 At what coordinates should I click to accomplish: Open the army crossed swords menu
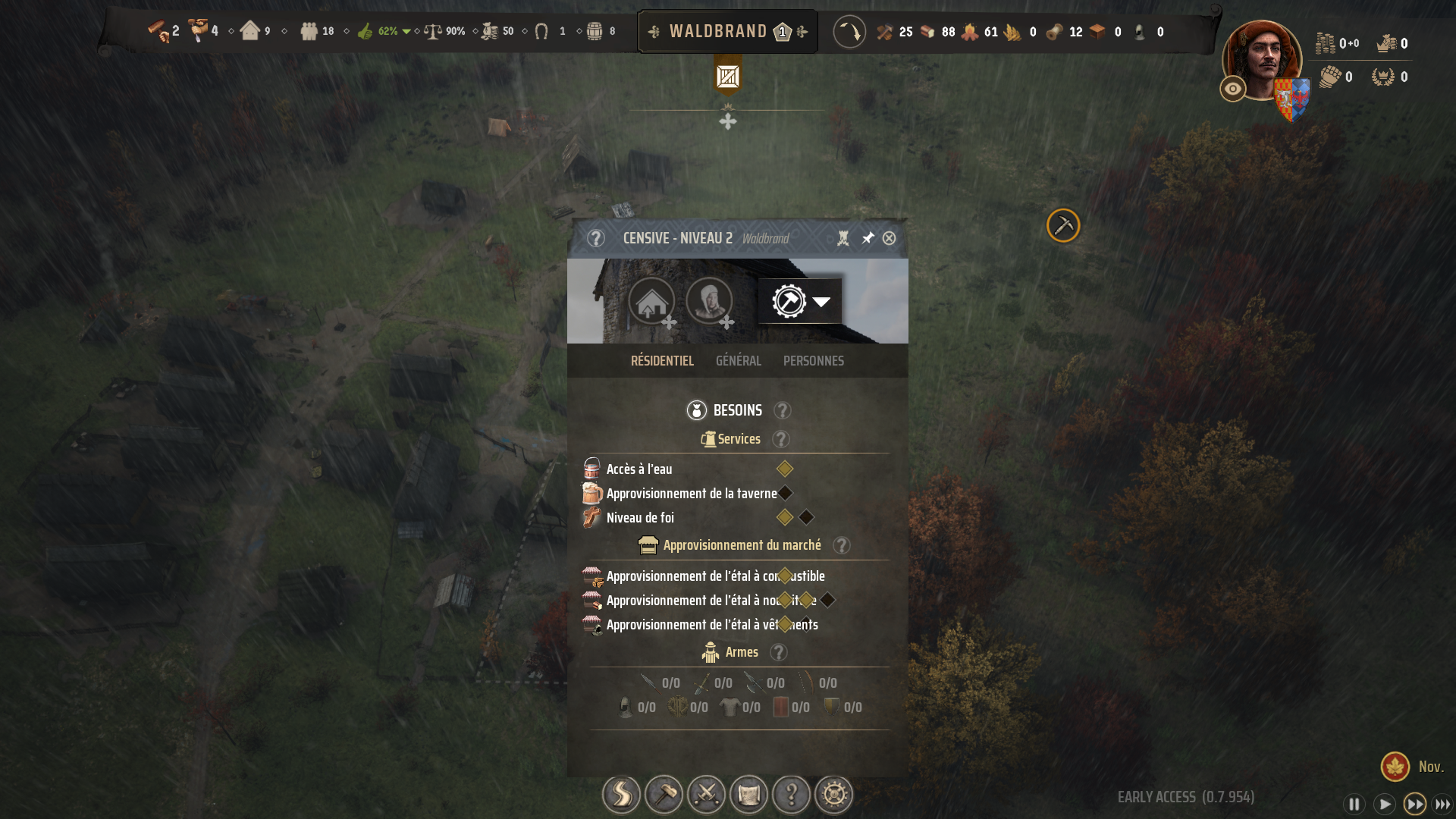(x=706, y=795)
